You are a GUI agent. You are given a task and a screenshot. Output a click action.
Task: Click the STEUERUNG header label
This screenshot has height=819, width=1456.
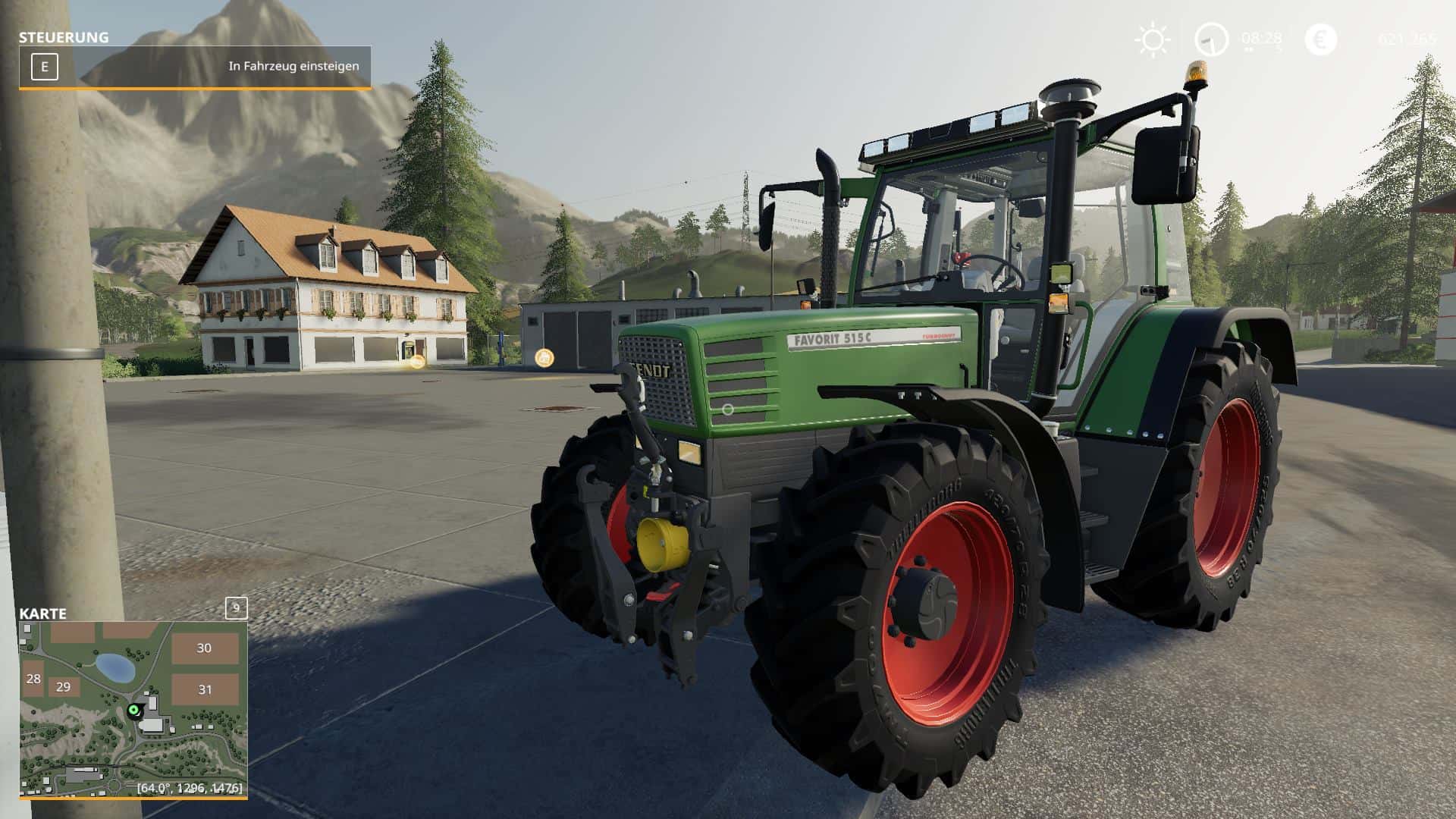[x=63, y=36]
